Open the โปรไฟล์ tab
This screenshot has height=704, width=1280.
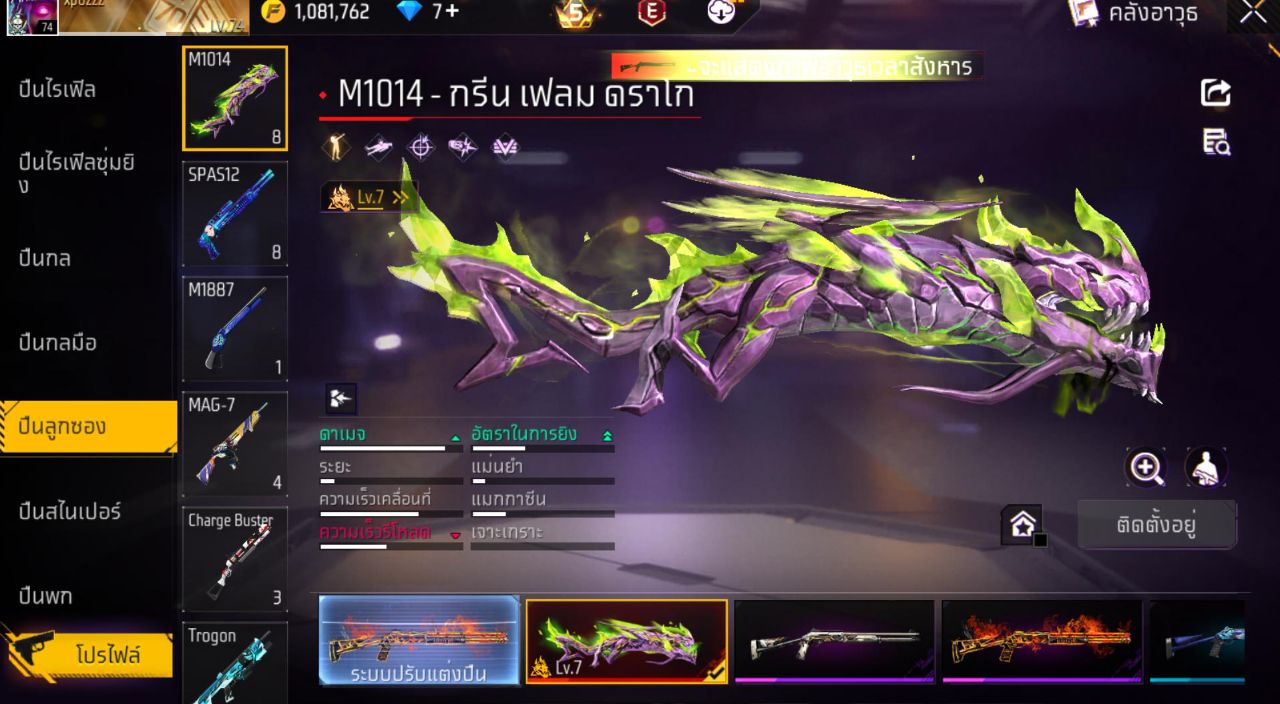click(x=107, y=656)
